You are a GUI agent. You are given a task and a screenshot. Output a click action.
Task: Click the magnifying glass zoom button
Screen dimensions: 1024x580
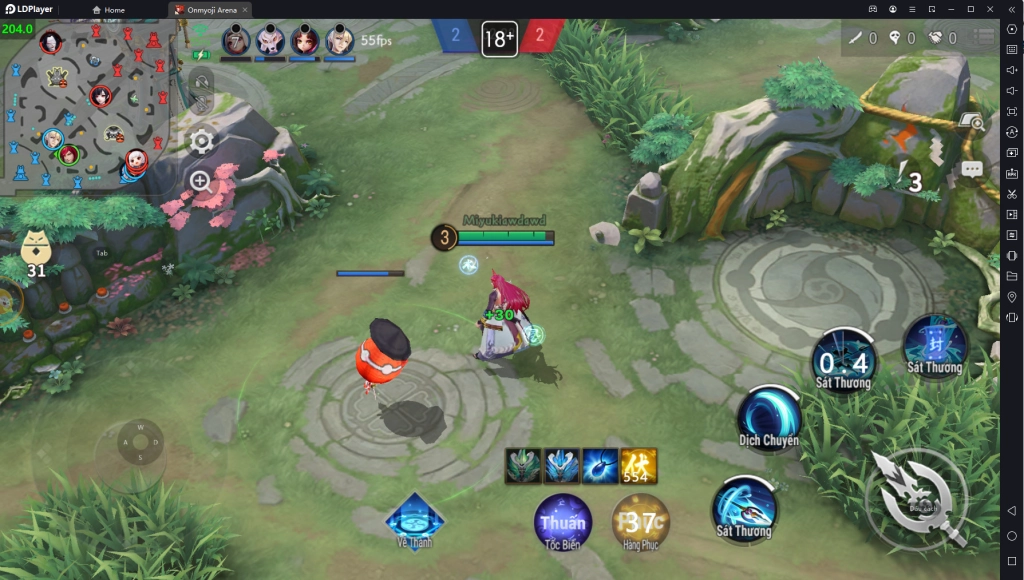click(x=201, y=181)
